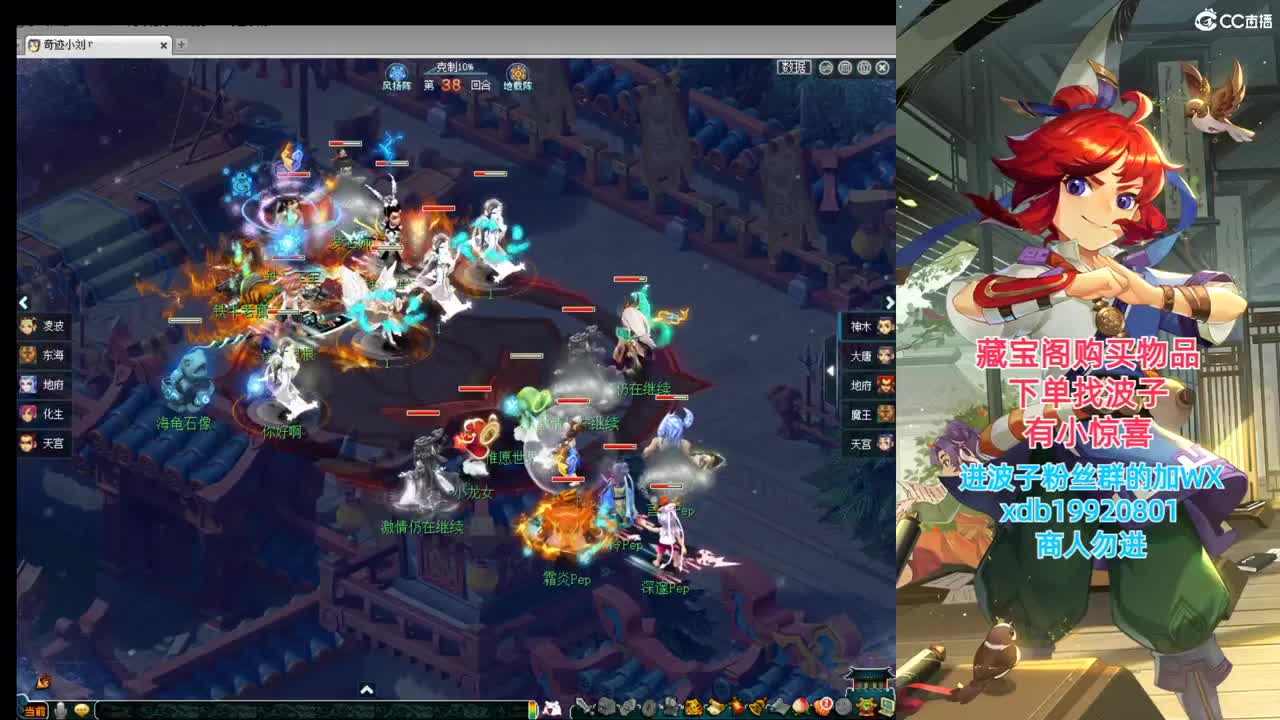Click the left arrow on the left sidebar
This screenshot has height=720, width=1280.
[22, 302]
